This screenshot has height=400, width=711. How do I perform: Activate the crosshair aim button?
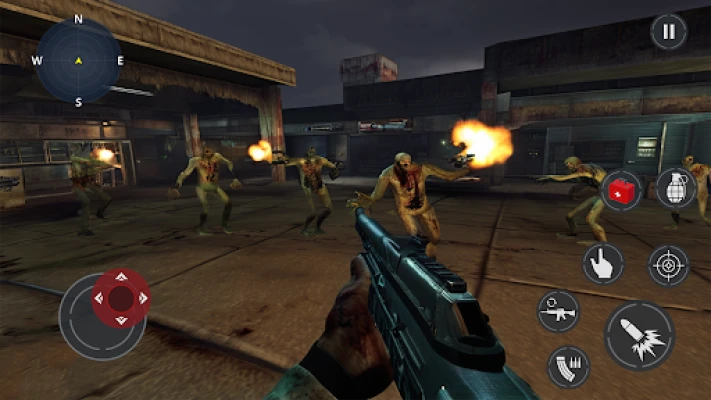[669, 265]
